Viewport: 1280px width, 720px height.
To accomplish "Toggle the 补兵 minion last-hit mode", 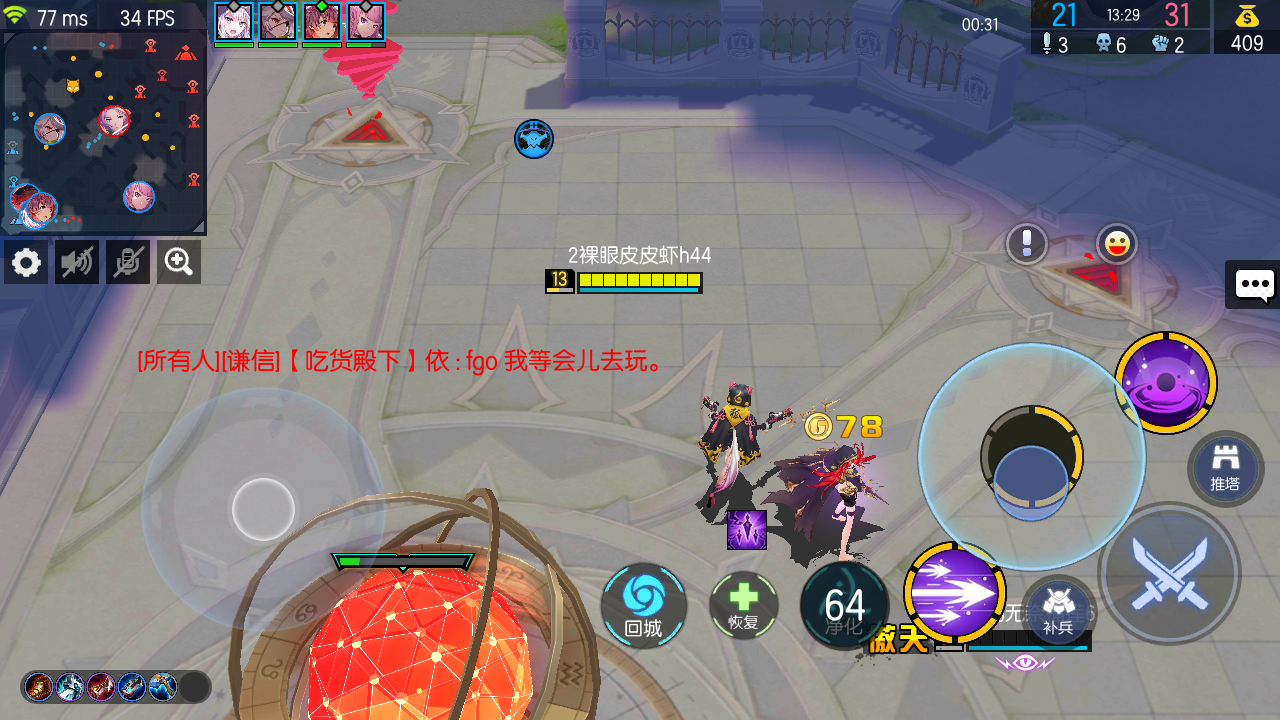I will point(1058,612).
